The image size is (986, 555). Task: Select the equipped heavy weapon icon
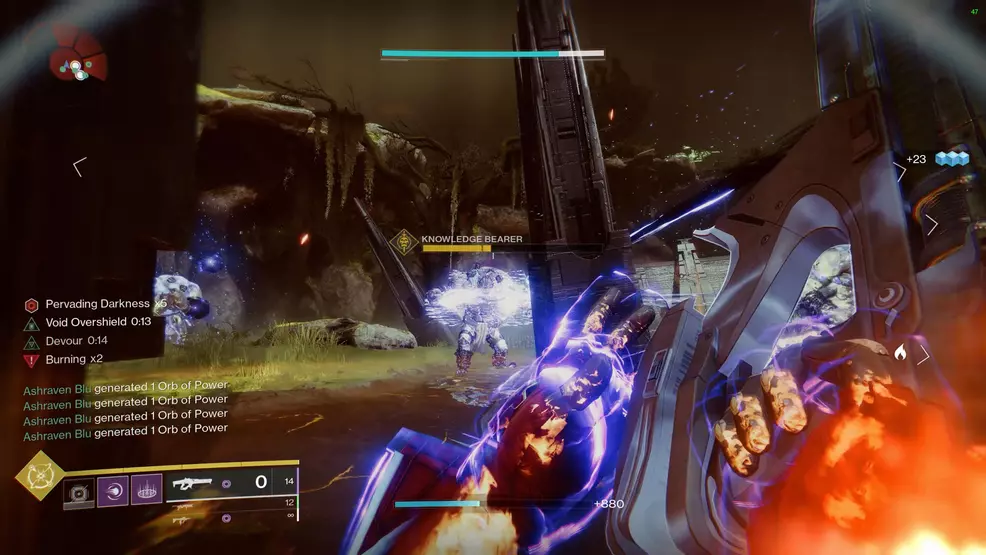tap(193, 482)
